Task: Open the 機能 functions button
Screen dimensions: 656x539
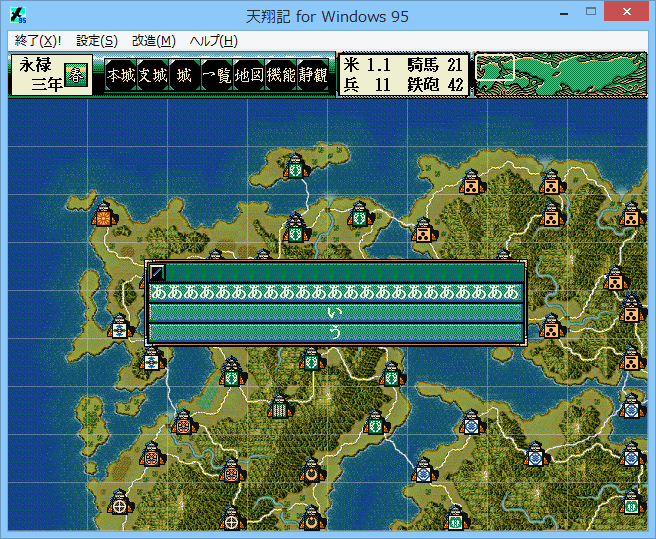Action: [280, 75]
